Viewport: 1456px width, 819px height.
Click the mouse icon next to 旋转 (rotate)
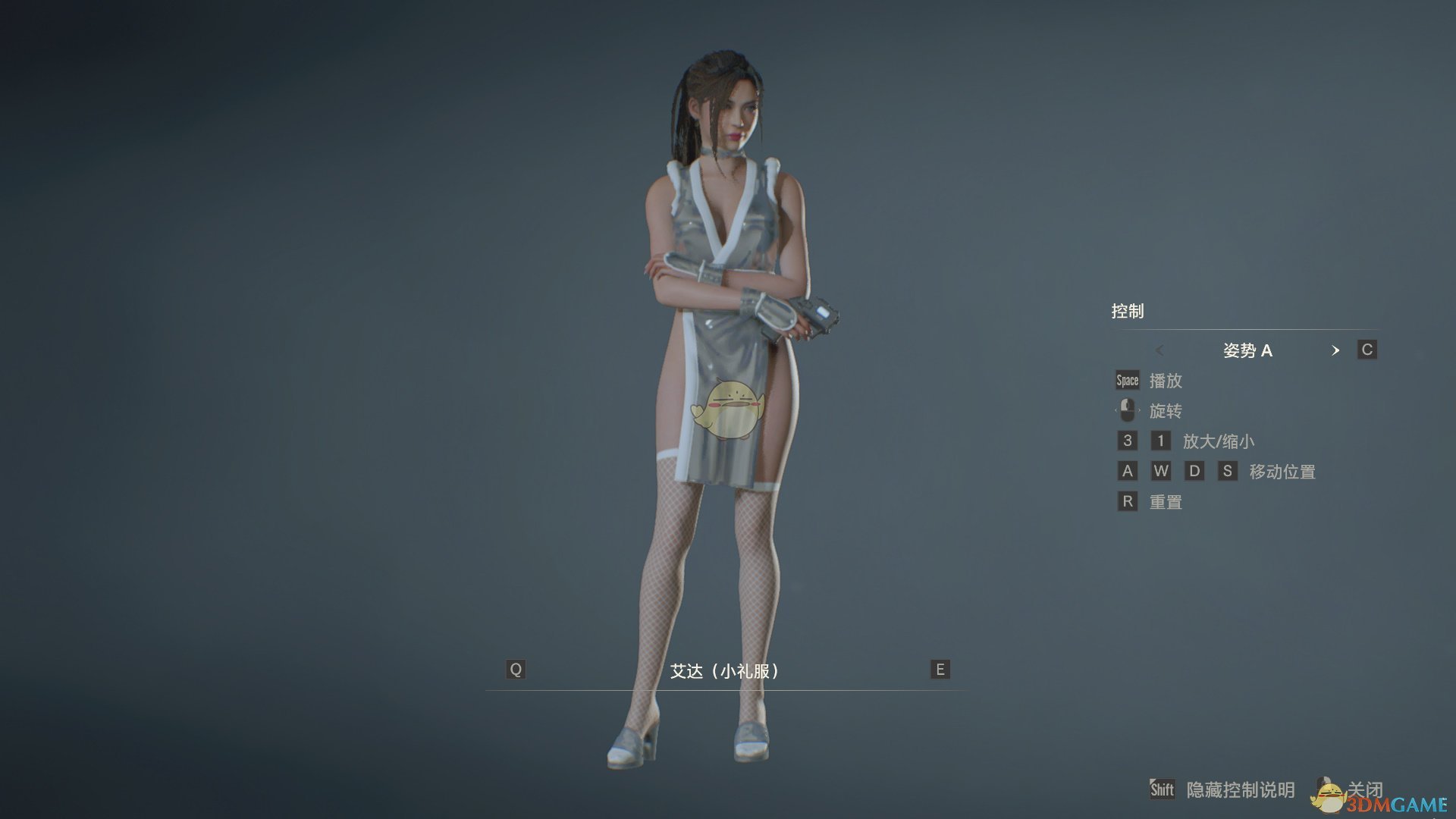pyautogui.click(x=1127, y=409)
